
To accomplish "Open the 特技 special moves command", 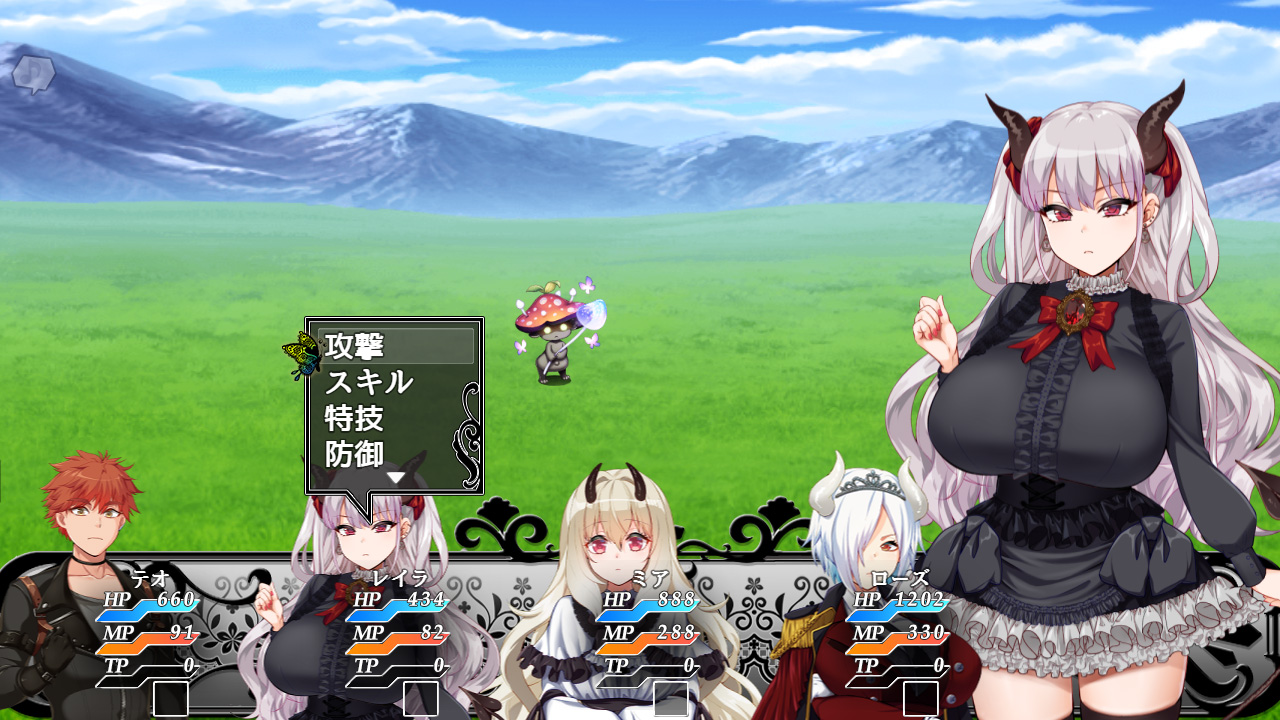I will point(396,418).
